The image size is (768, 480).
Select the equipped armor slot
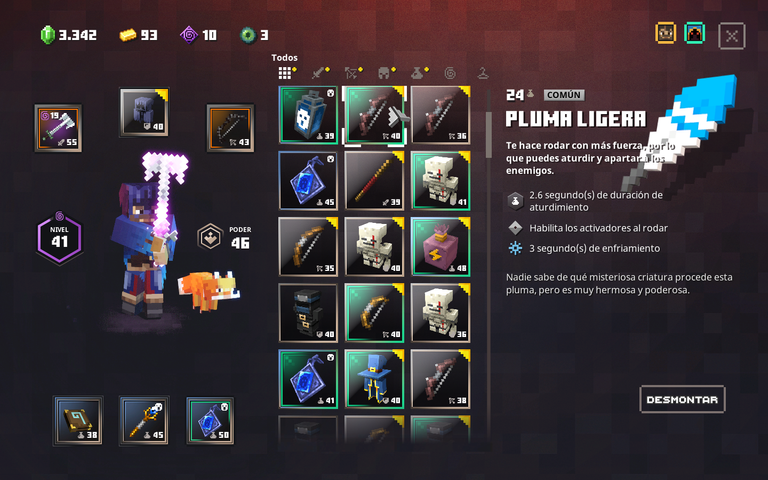click(x=144, y=112)
